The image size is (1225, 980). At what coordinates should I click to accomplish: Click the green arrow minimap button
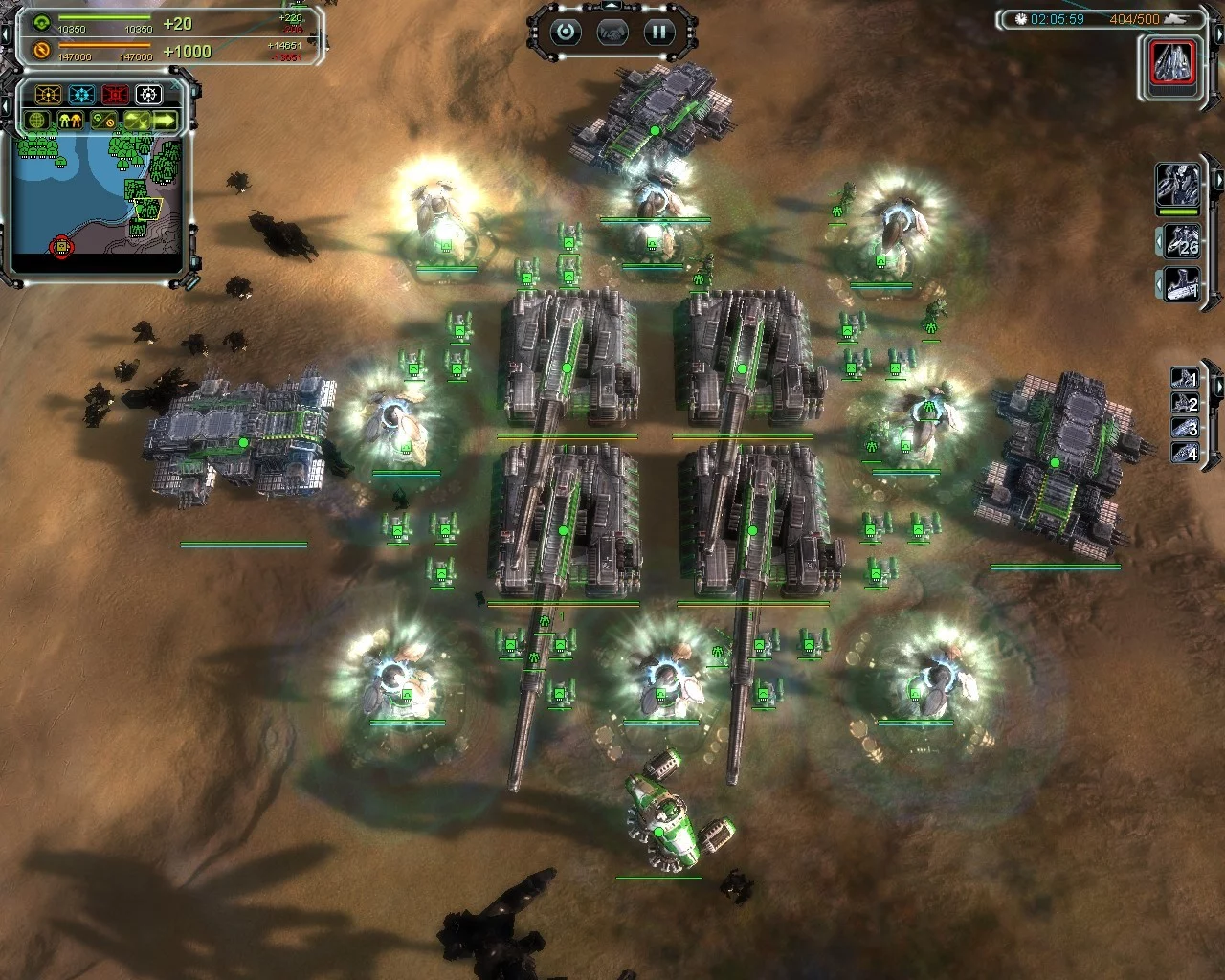(x=165, y=121)
